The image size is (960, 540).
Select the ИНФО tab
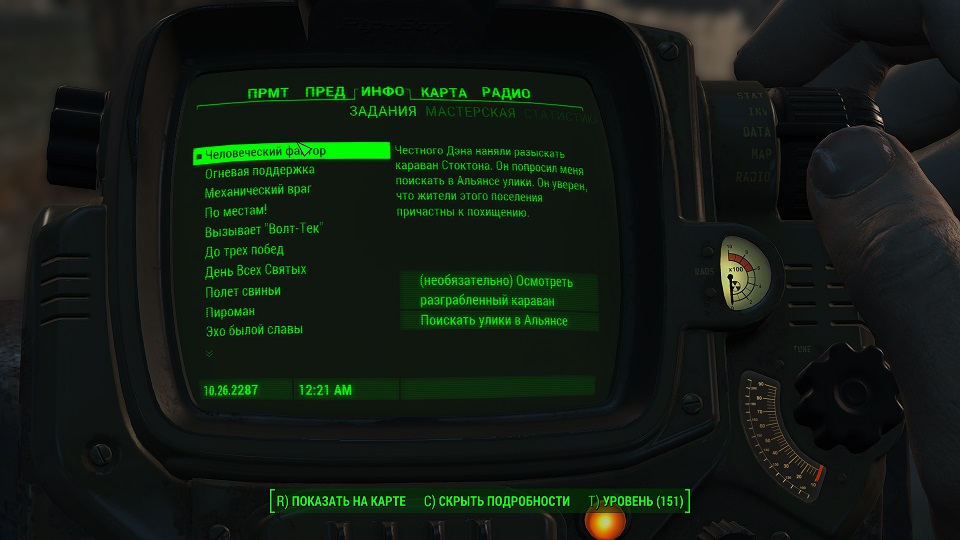pos(382,93)
